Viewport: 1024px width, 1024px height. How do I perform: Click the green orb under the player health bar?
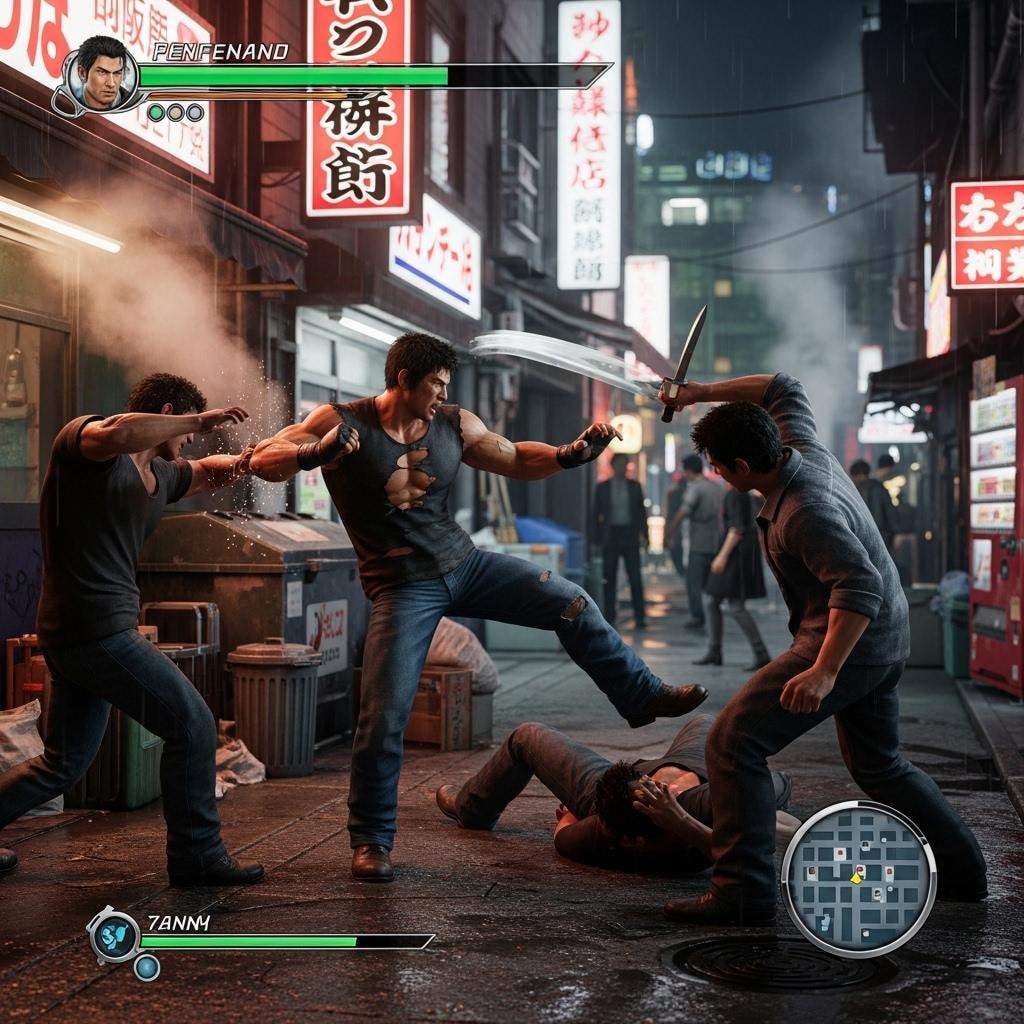(157, 113)
